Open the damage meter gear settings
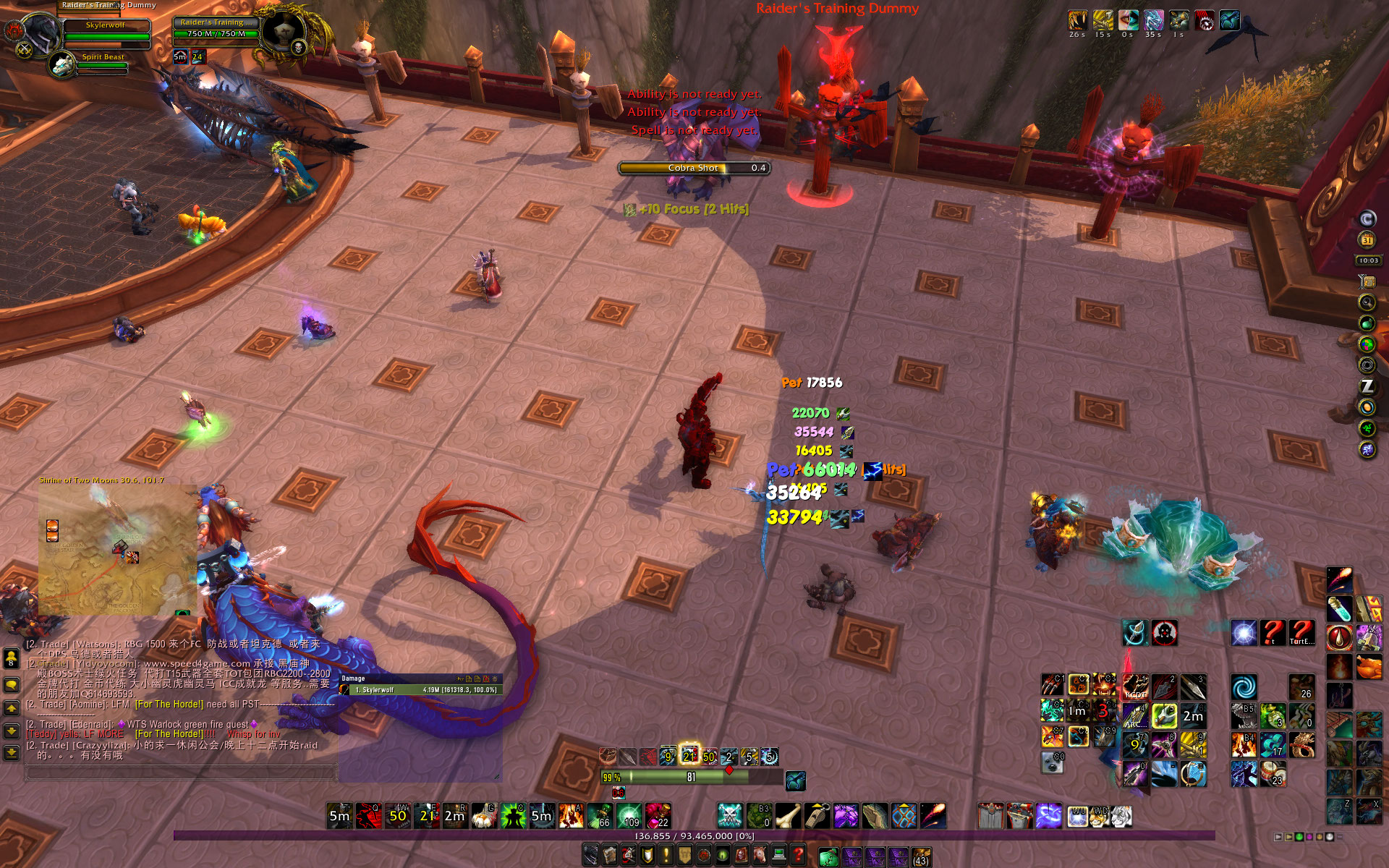Viewport: 1389px width, 868px height. click(x=496, y=679)
